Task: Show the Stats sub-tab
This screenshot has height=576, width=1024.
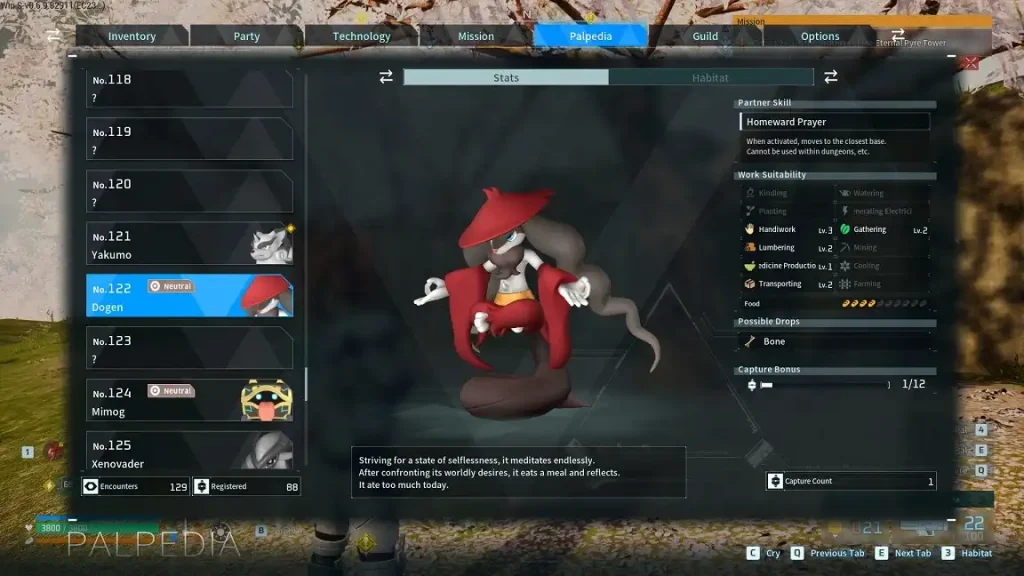Action: 506,77
